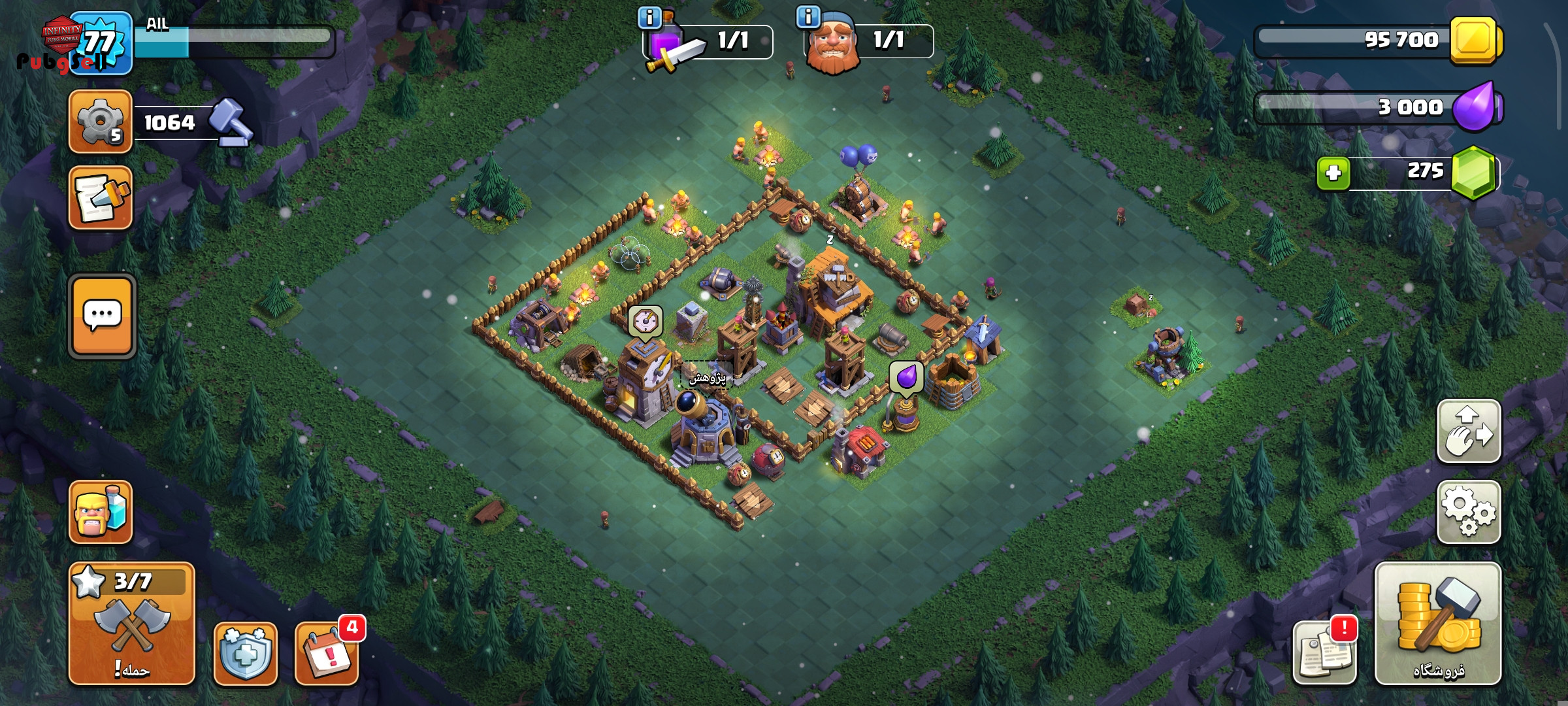Viewport: 1568px width, 706px height.
Task: Open the settings gears button
Action: click(1468, 512)
